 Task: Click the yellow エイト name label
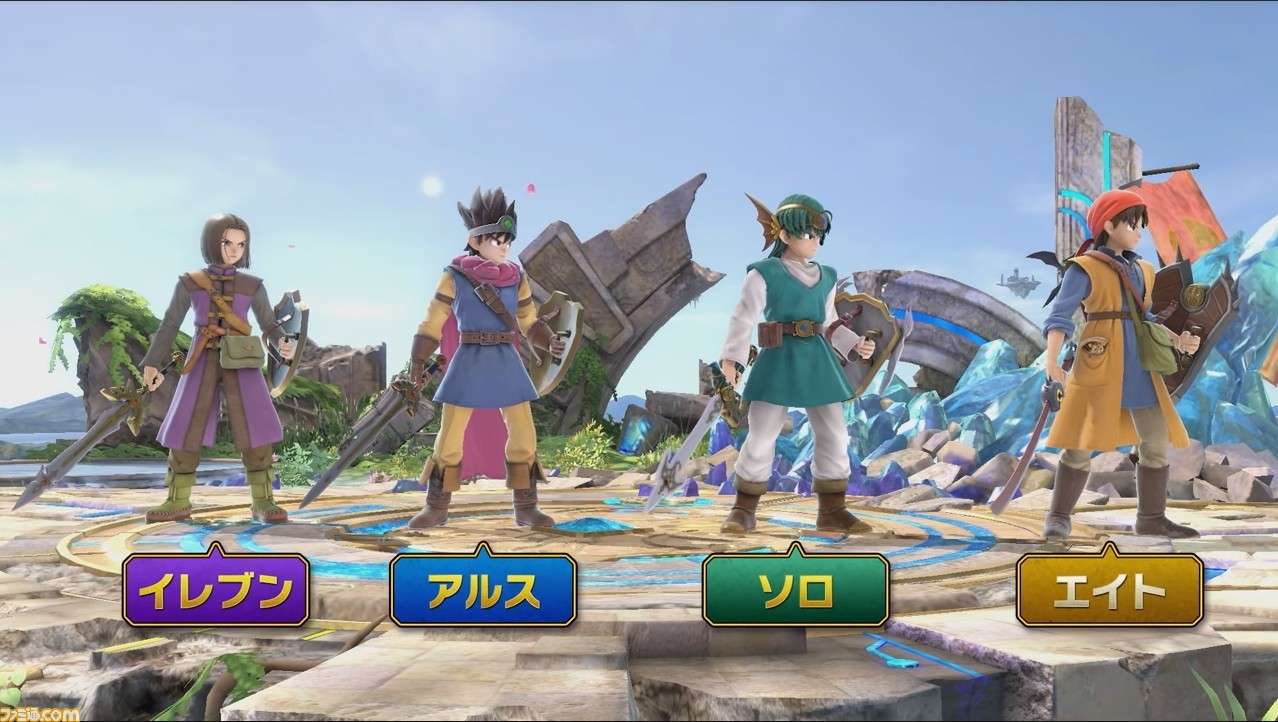[1109, 590]
